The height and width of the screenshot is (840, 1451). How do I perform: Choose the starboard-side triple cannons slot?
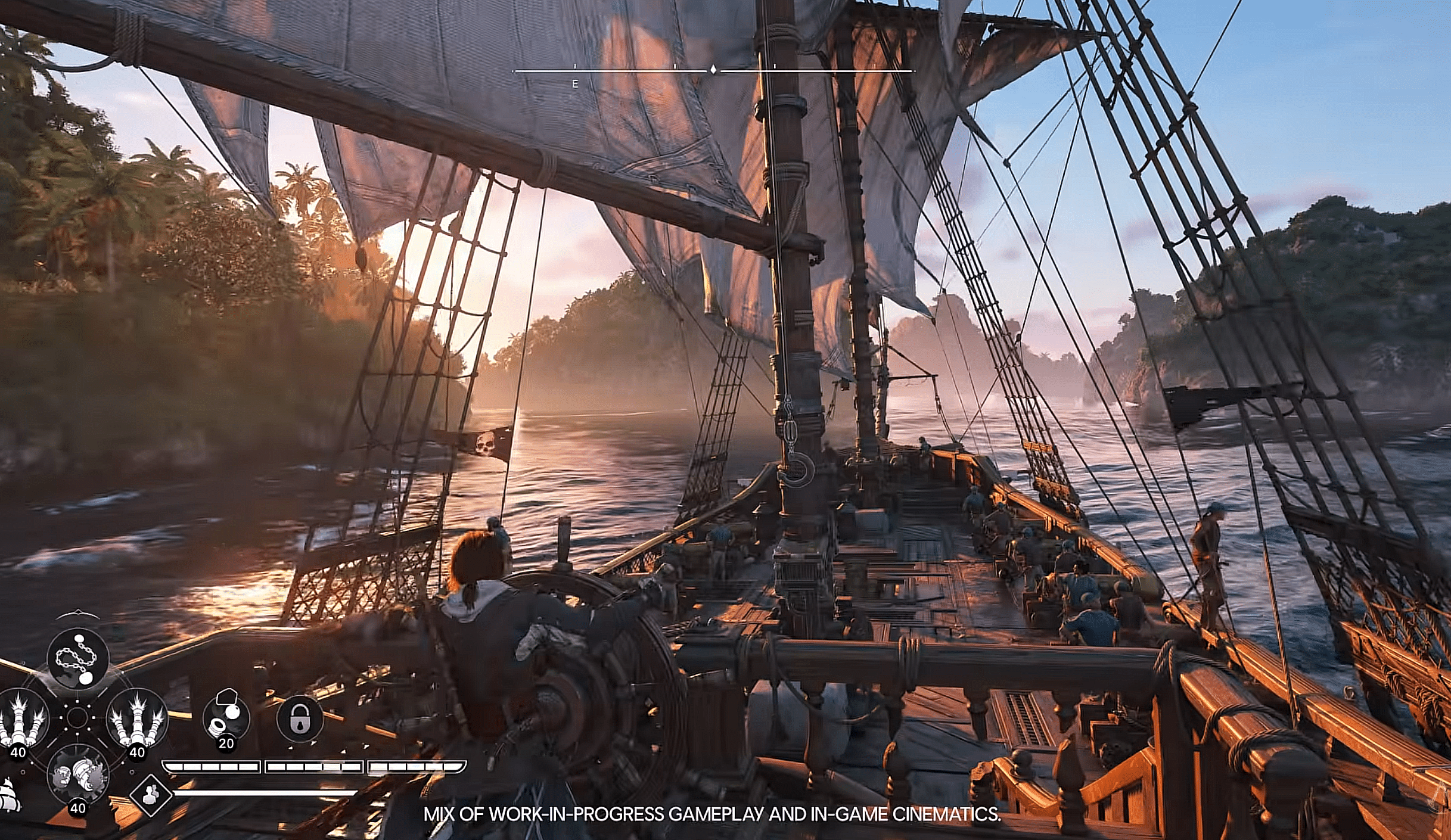click(x=137, y=718)
